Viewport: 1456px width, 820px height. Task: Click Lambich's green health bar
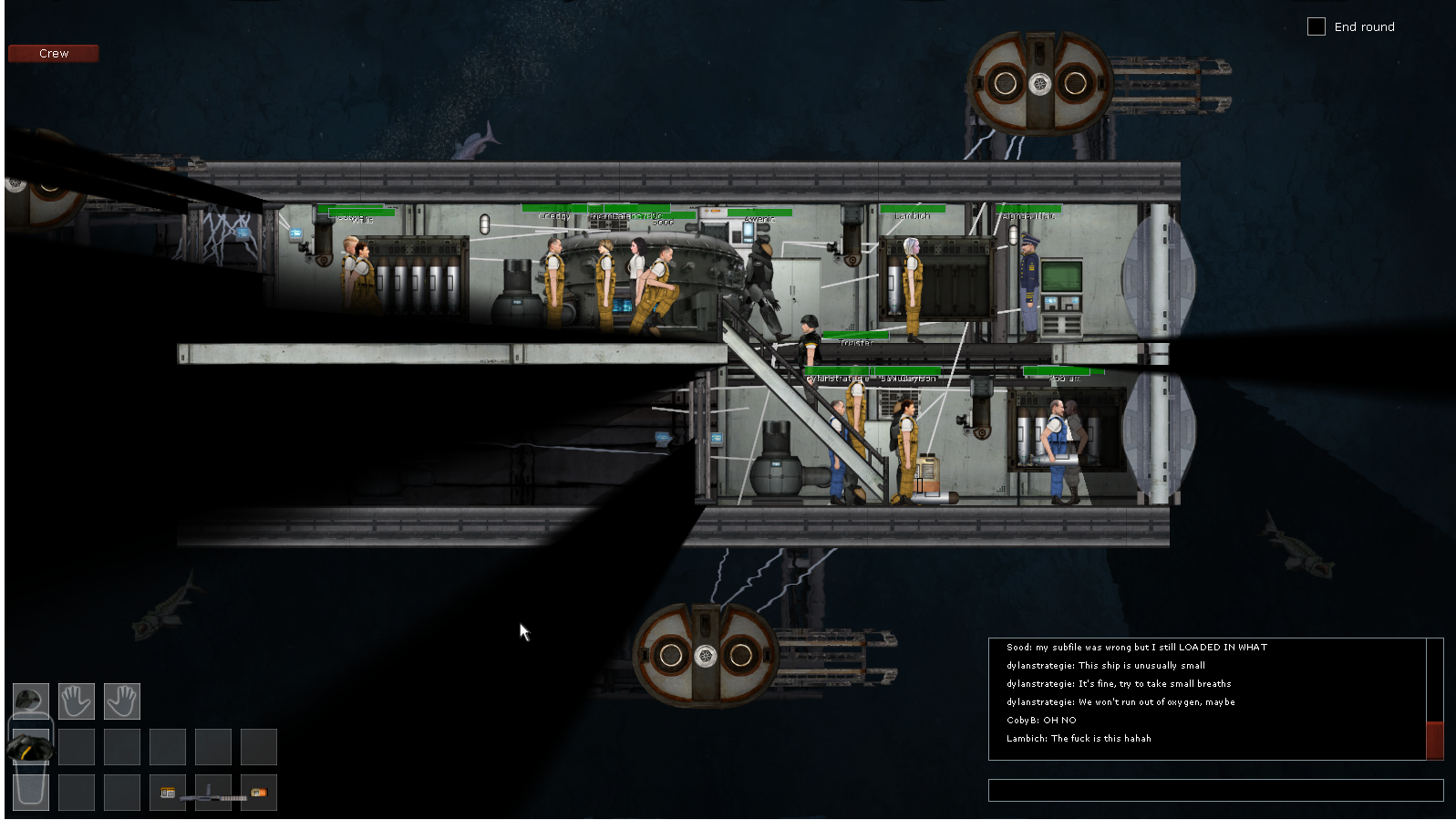(912, 211)
